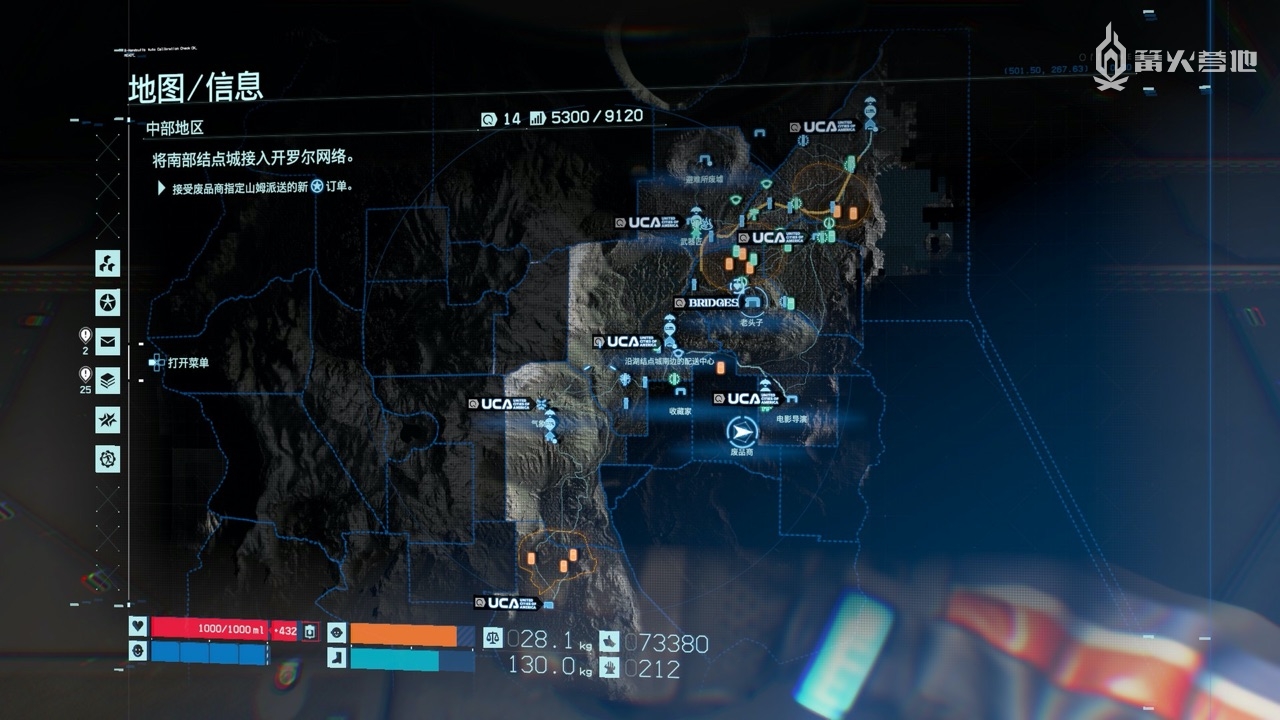Select the four-point star sidebar icon
The image size is (1280, 720).
pyautogui.click(x=107, y=420)
